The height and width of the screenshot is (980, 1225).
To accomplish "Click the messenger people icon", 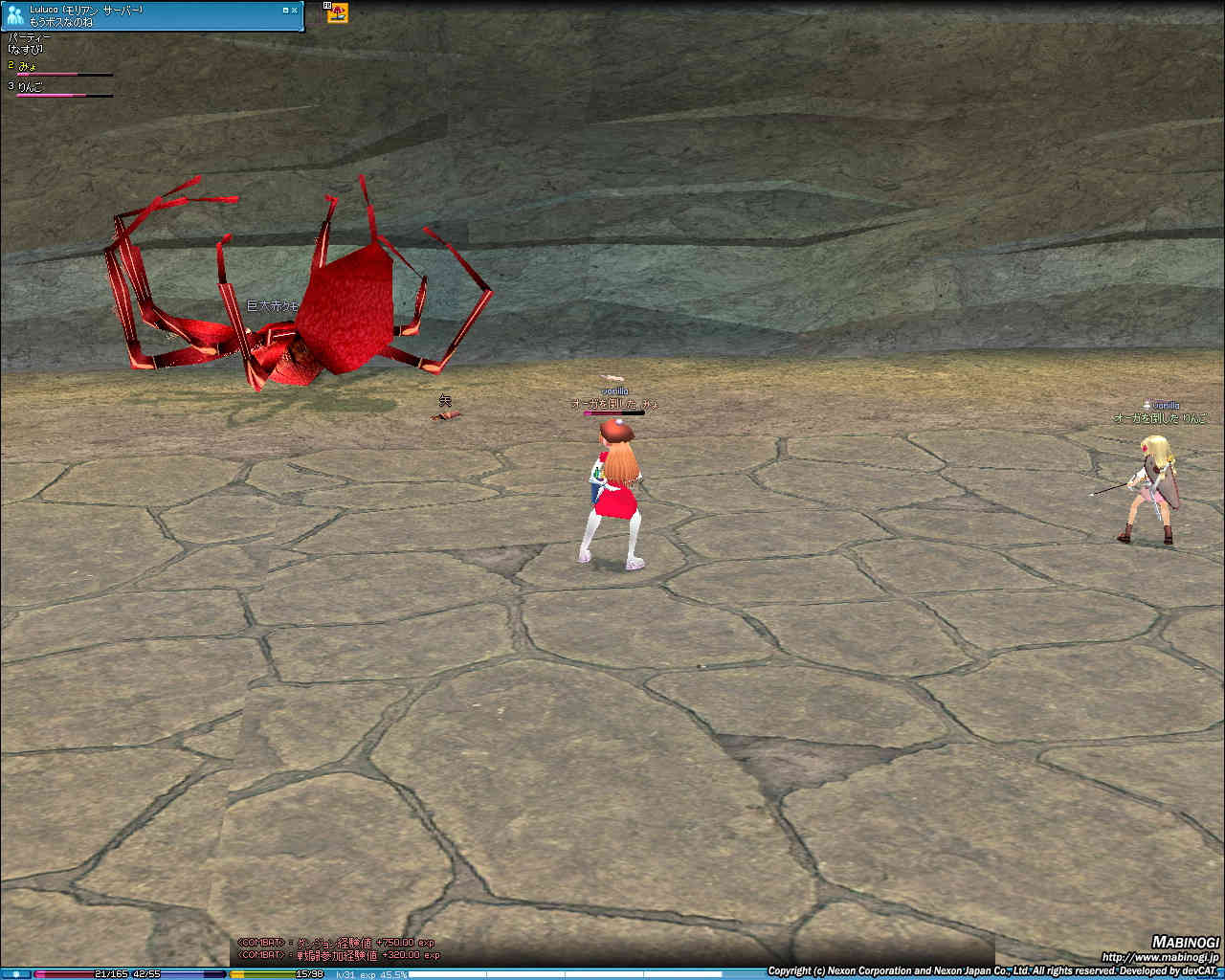I will pos(14,15).
